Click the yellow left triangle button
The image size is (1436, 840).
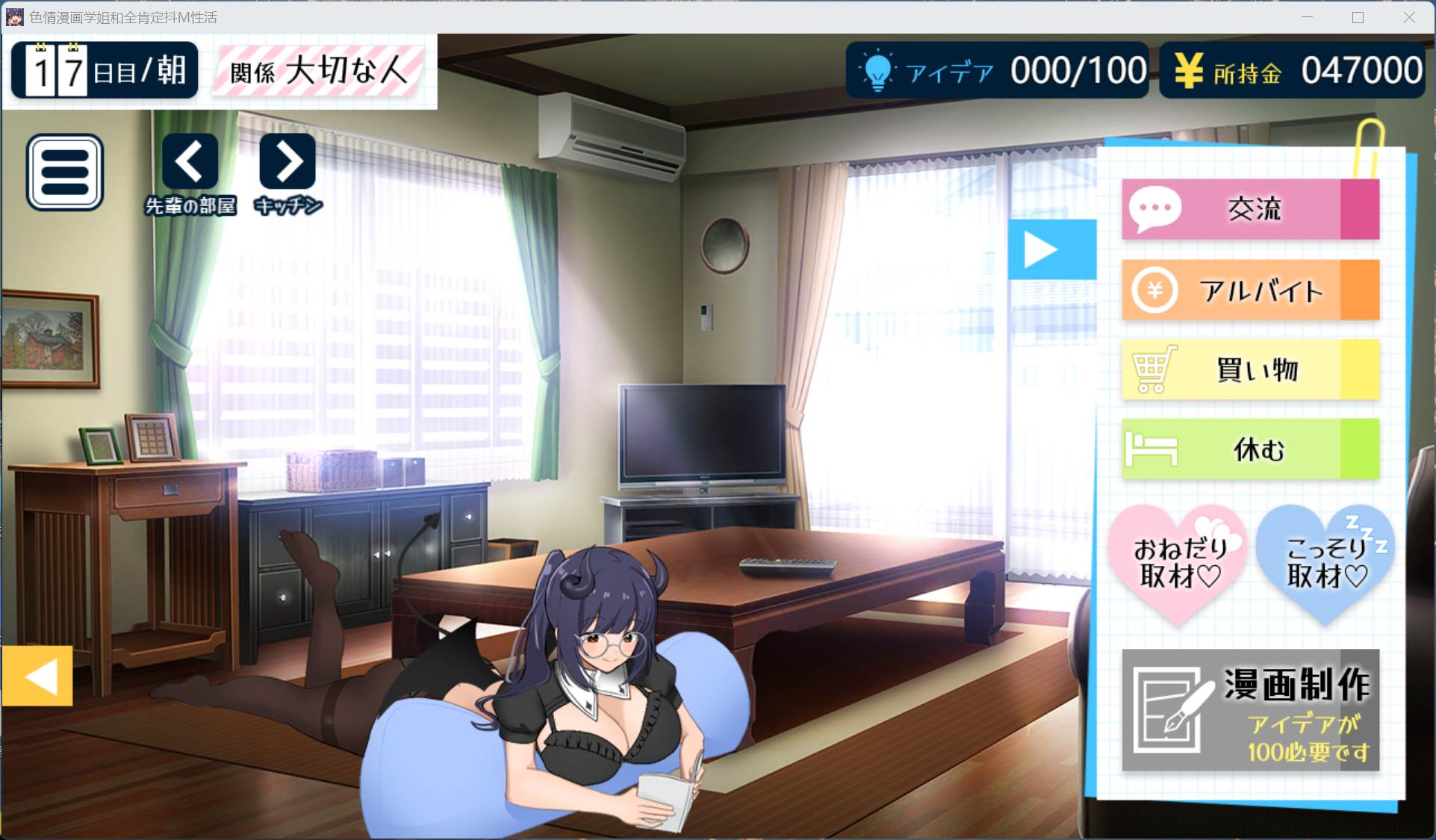click(37, 676)
